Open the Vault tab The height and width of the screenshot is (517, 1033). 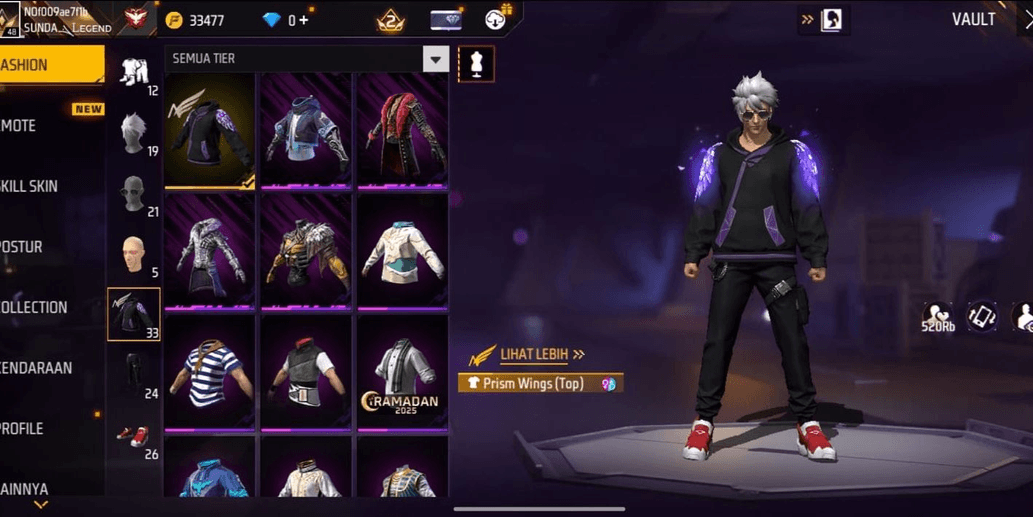tap(972, 19)
